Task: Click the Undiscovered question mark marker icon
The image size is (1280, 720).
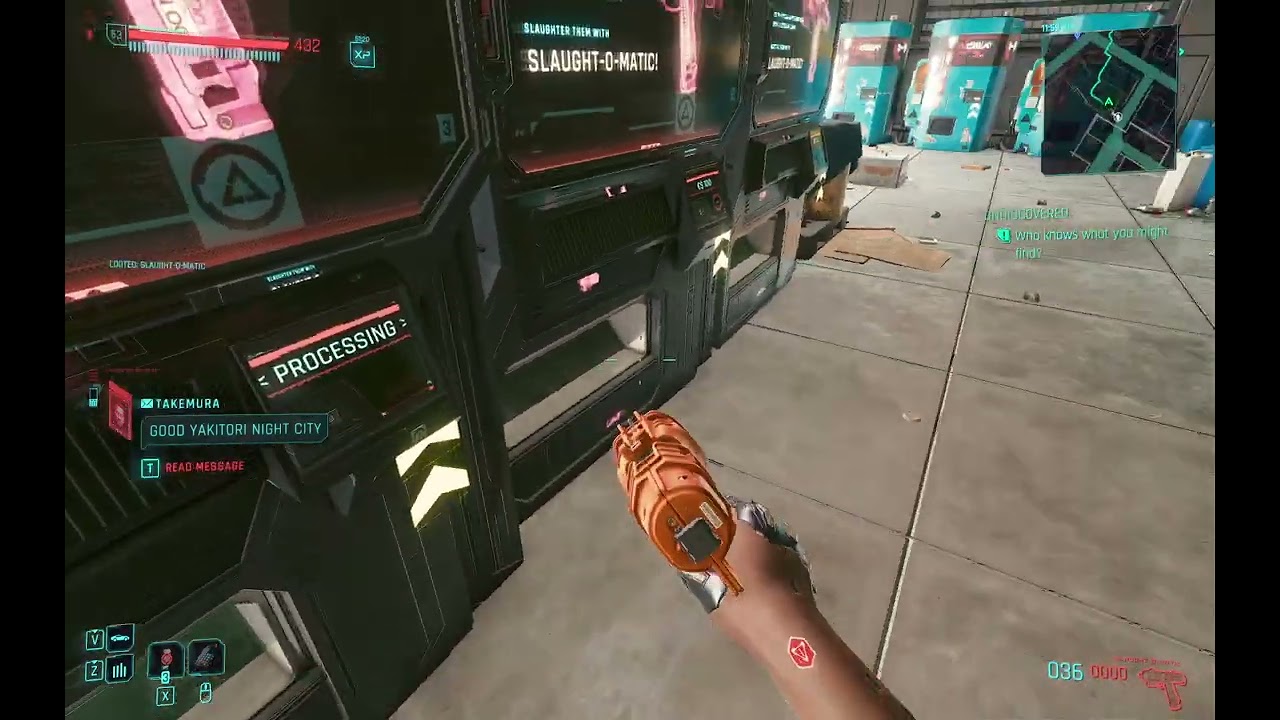Action: [1003, 235]
